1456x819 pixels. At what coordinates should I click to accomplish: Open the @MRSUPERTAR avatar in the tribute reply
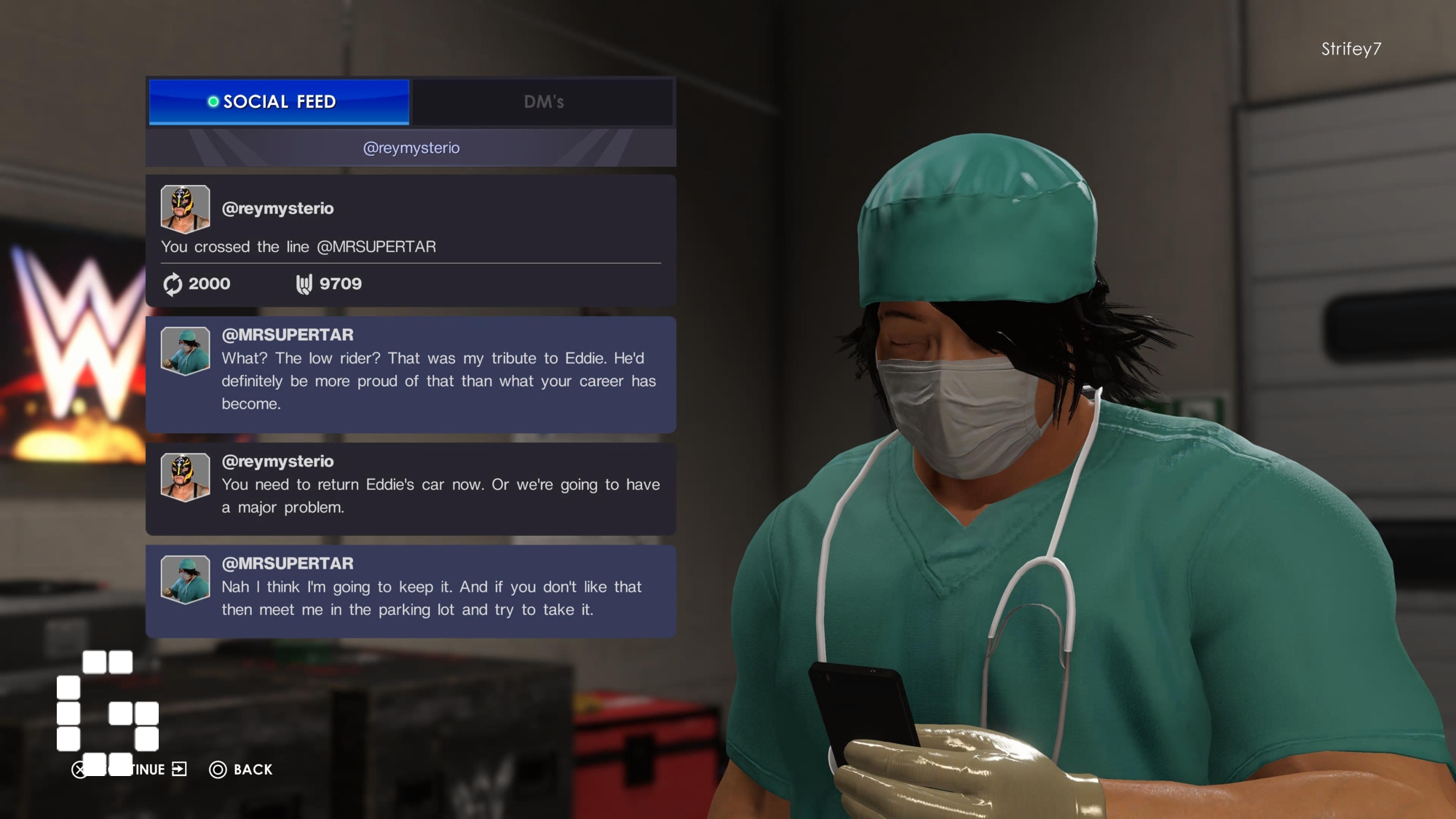point(185,351)
